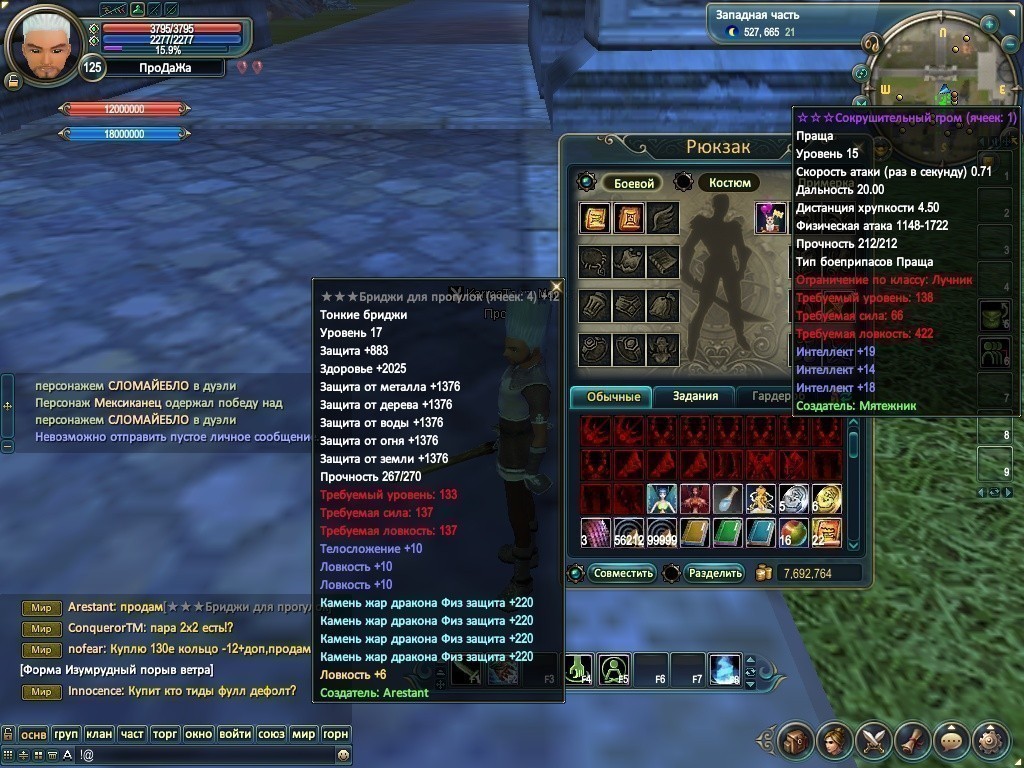Open the Задания inventory tab
The width and height of the screenshot is (1024, 768).
(x=695, y=397)
